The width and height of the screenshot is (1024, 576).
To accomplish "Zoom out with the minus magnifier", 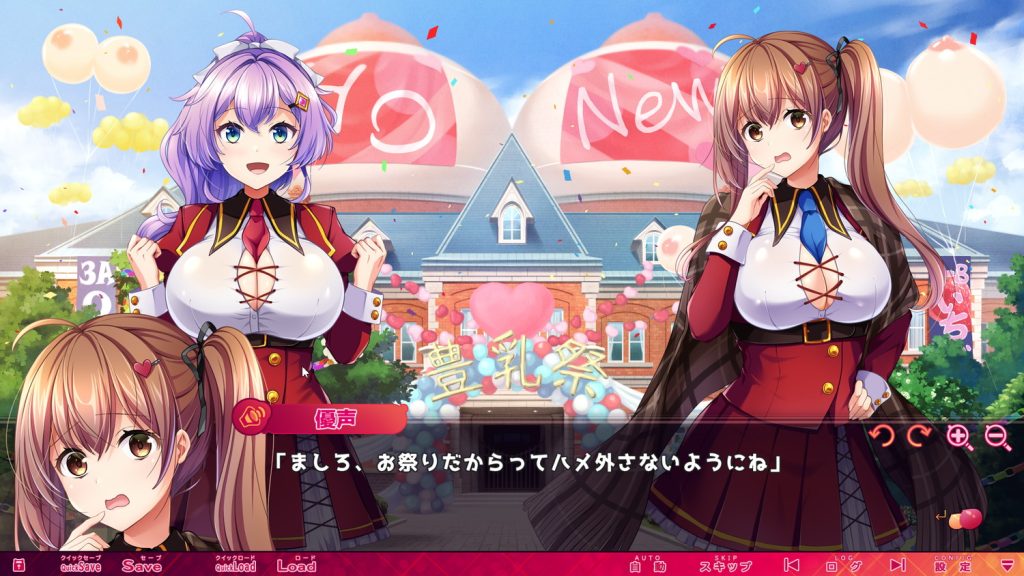I will (996, 436).
